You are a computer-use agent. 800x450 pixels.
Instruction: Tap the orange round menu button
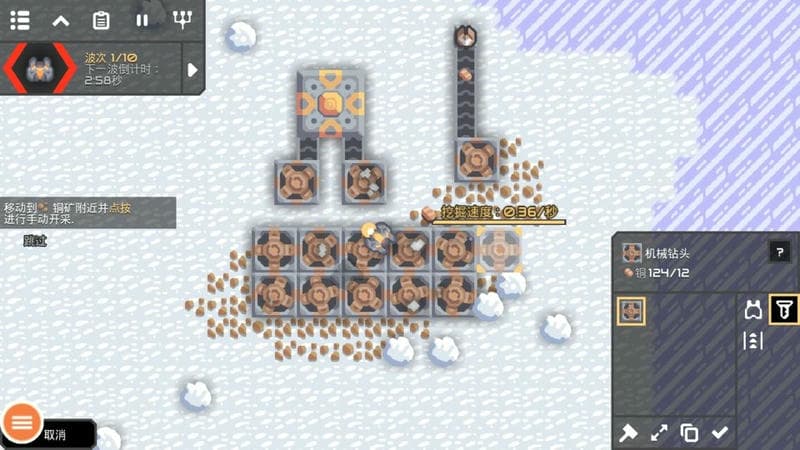tap(21, 422)
